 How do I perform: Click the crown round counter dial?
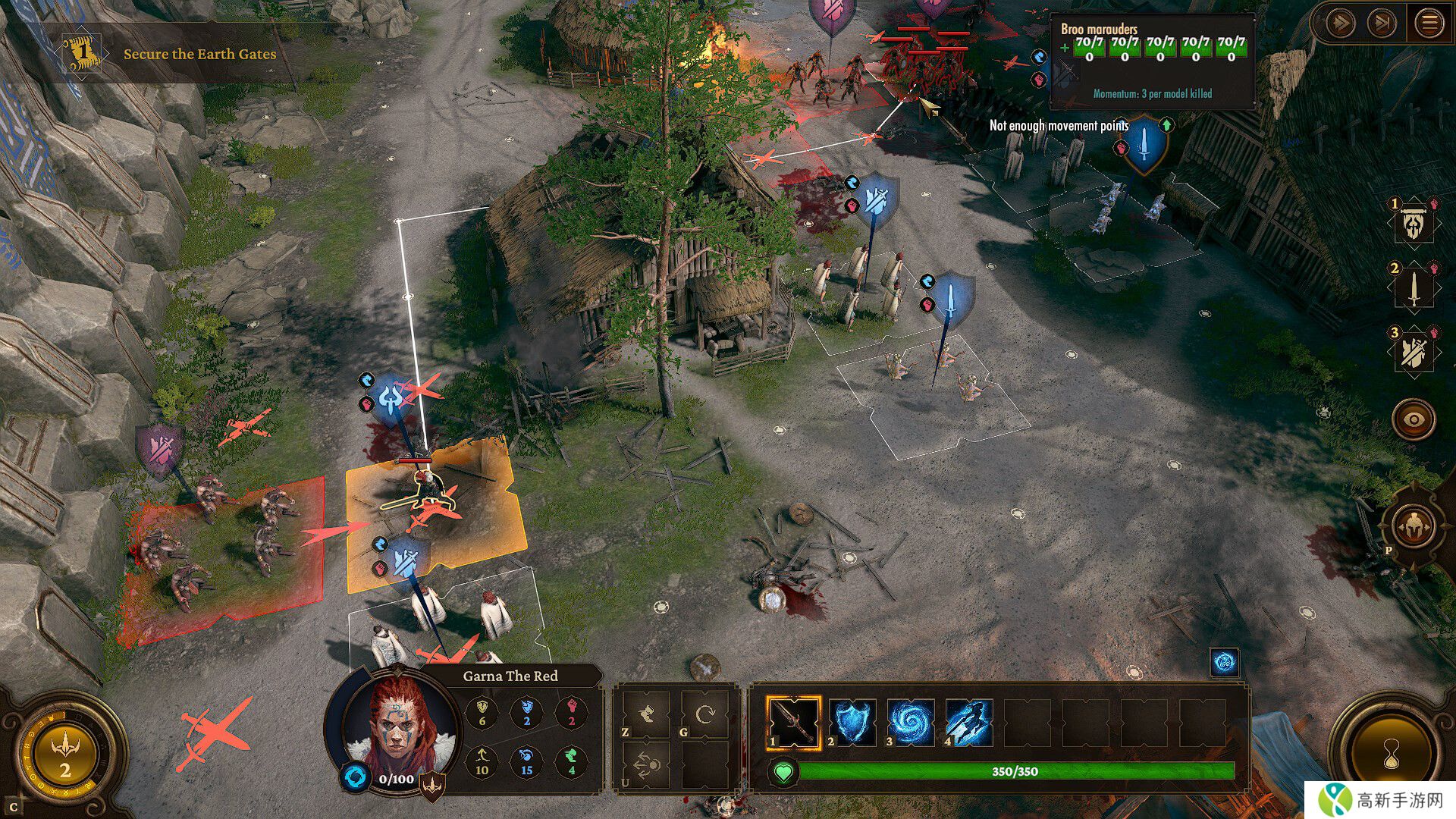click(64, 754)
